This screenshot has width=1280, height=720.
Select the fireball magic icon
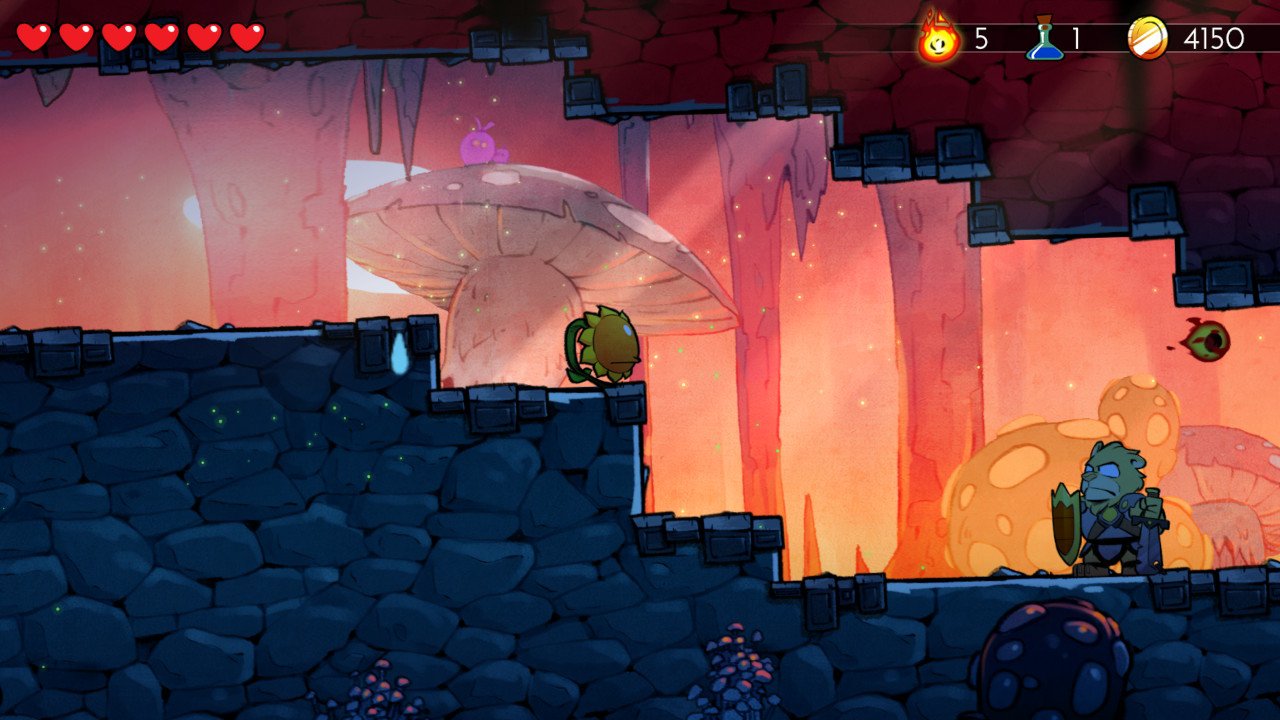coord(938,39)
